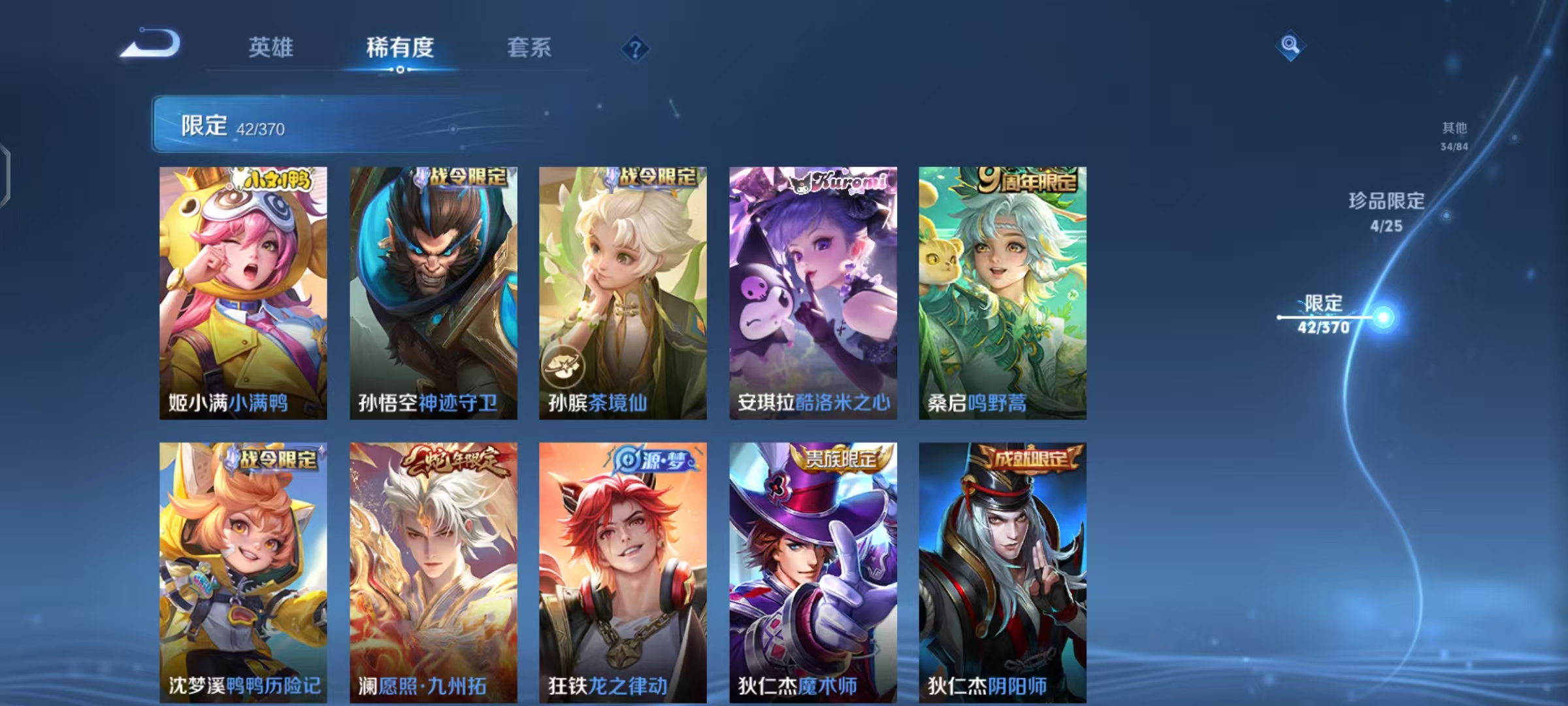Switch to the 套系 tab
This screenshot has width=1568, height=706.
(530, 48)
